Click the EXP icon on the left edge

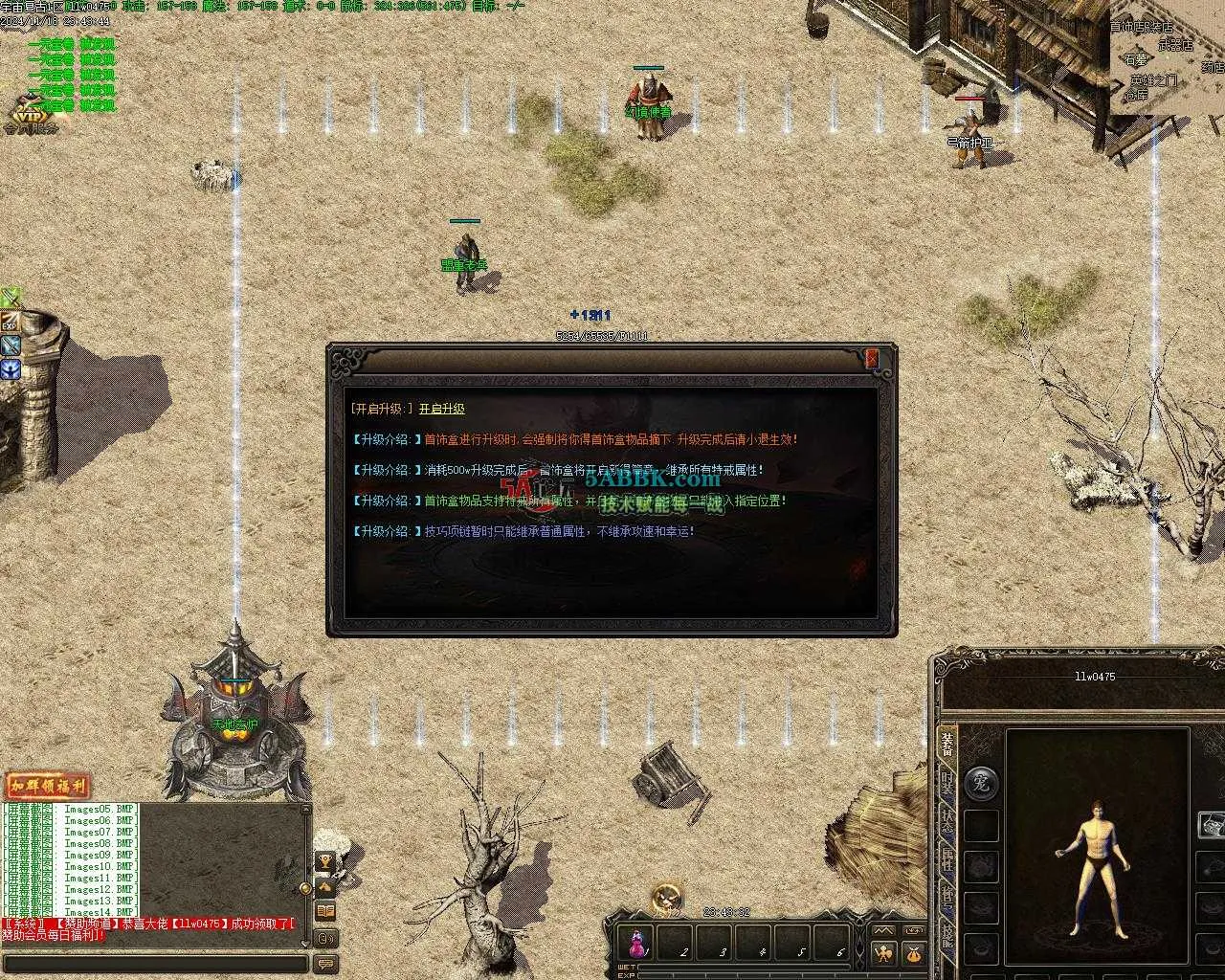click(10, 323)
